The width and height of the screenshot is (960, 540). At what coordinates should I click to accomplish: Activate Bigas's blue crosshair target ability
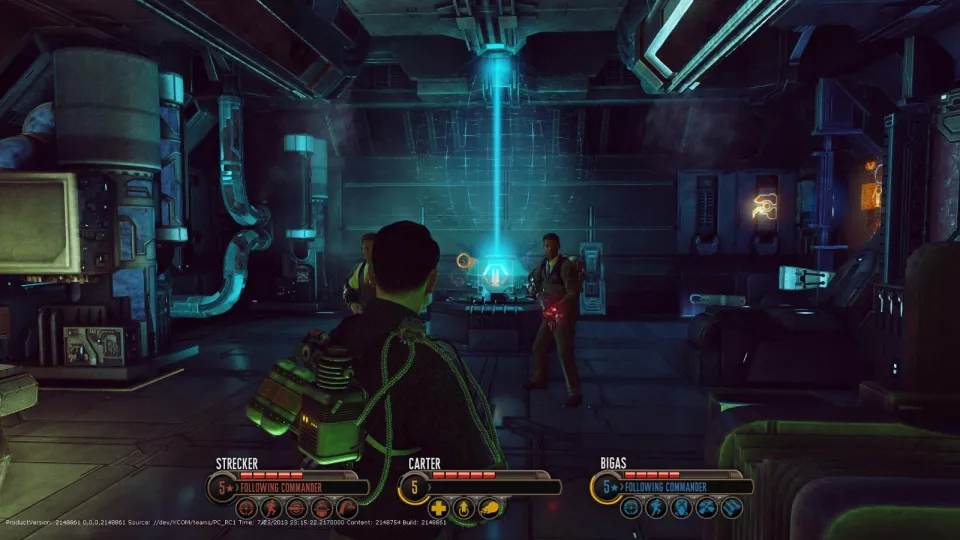pos(630,507)
